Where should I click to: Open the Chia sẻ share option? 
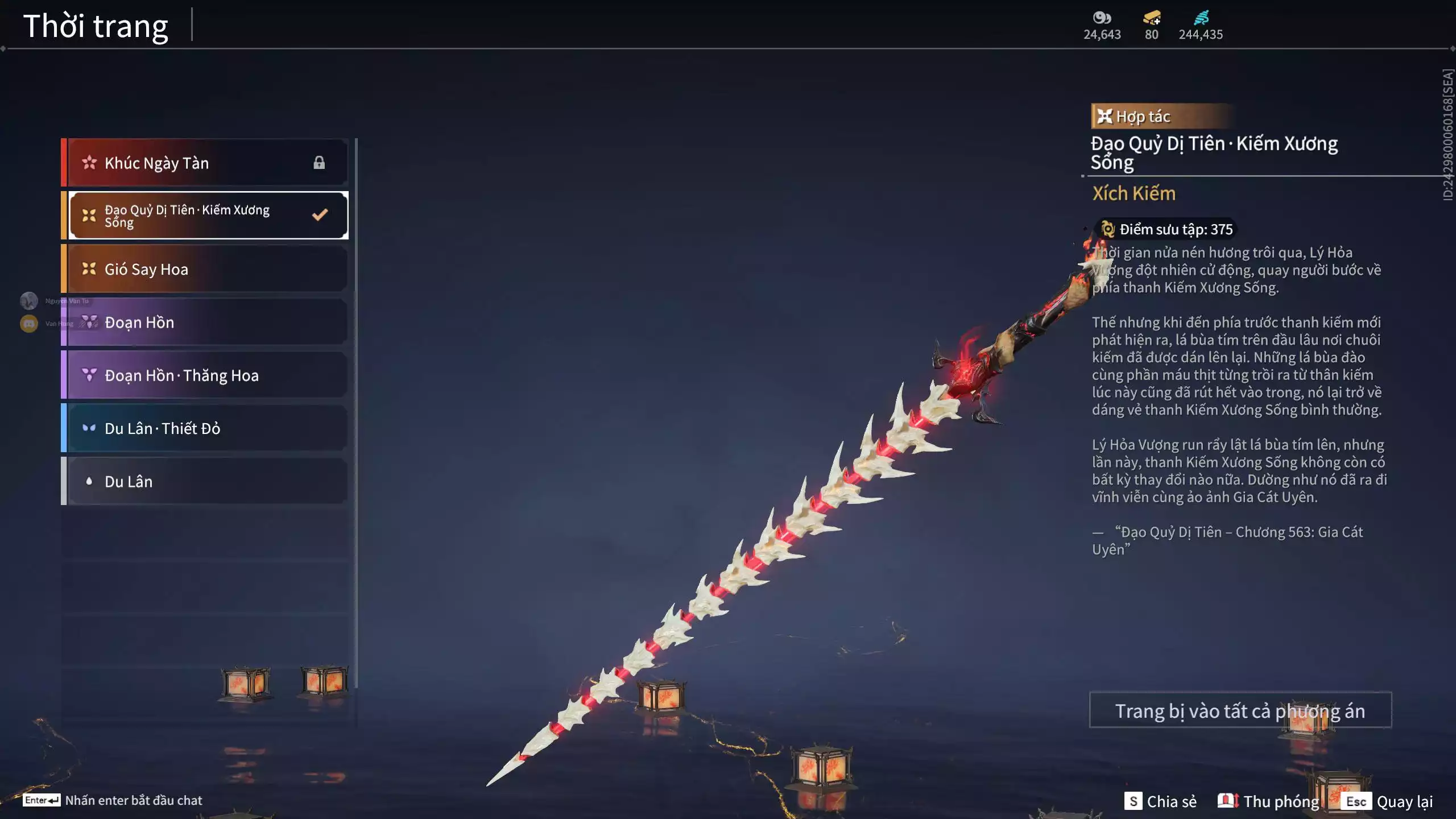(1160, 801)
